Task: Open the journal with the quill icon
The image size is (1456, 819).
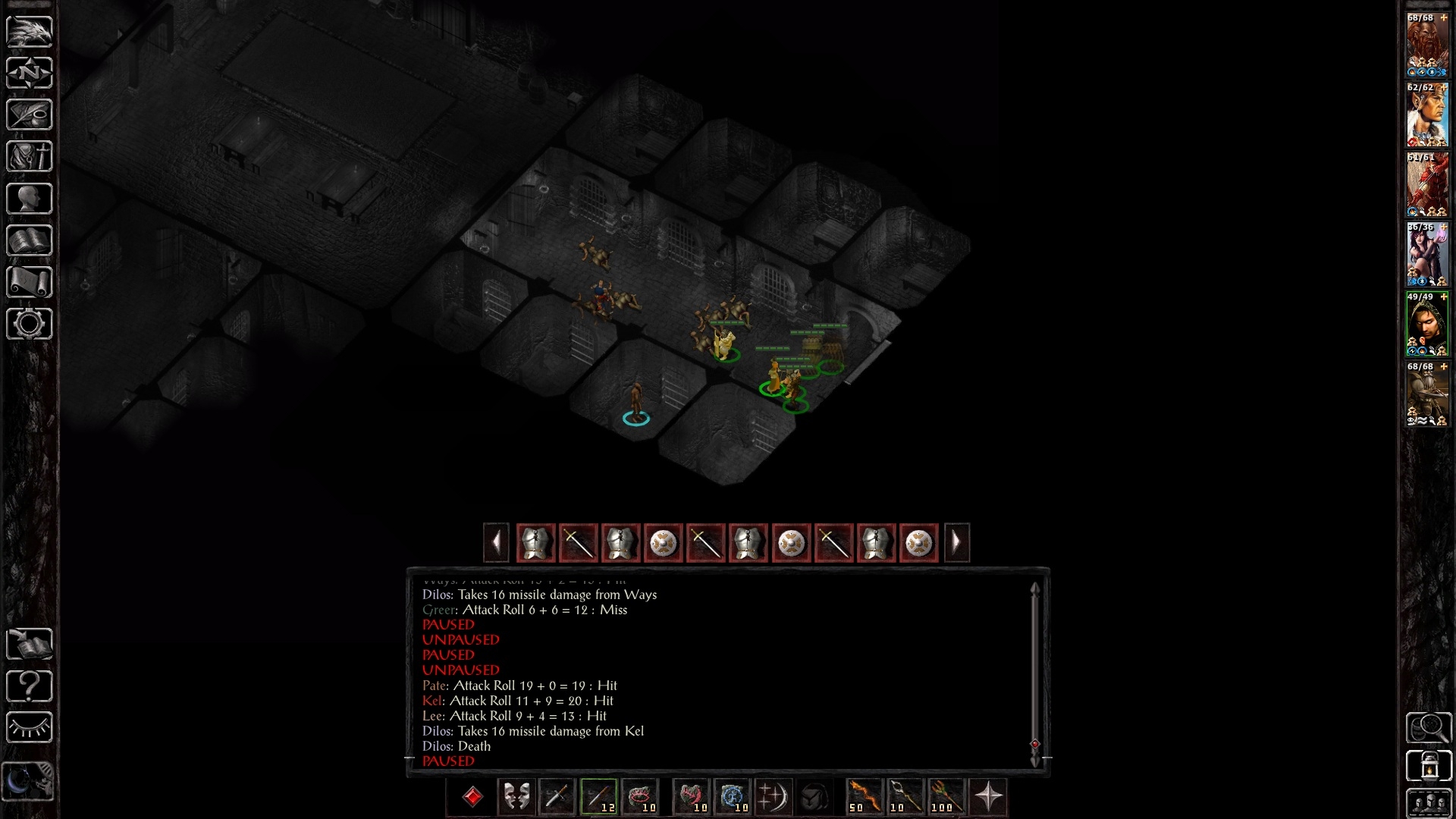Action: [30, 115]
